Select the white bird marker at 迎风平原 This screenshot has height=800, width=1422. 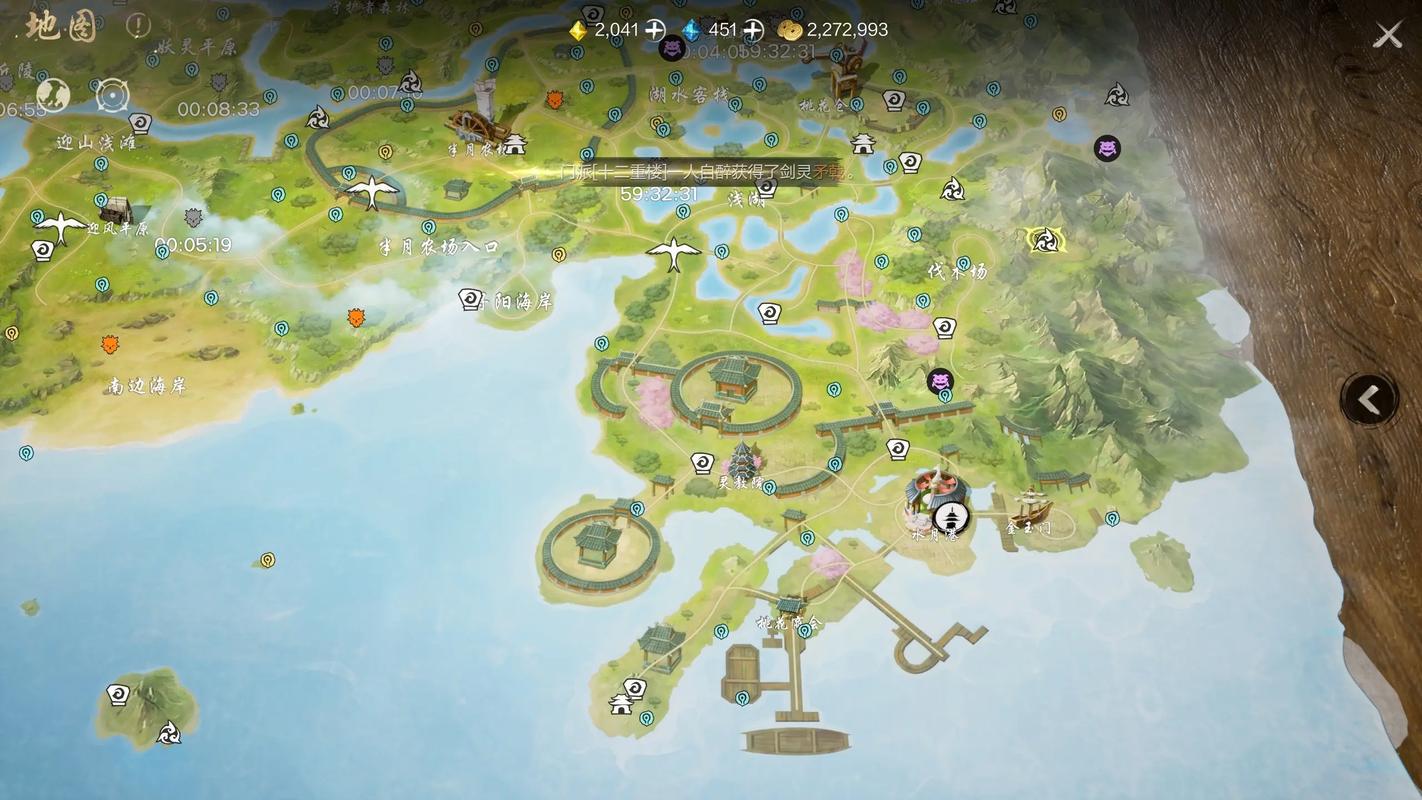pyautogui.click(x=60, y=226)
